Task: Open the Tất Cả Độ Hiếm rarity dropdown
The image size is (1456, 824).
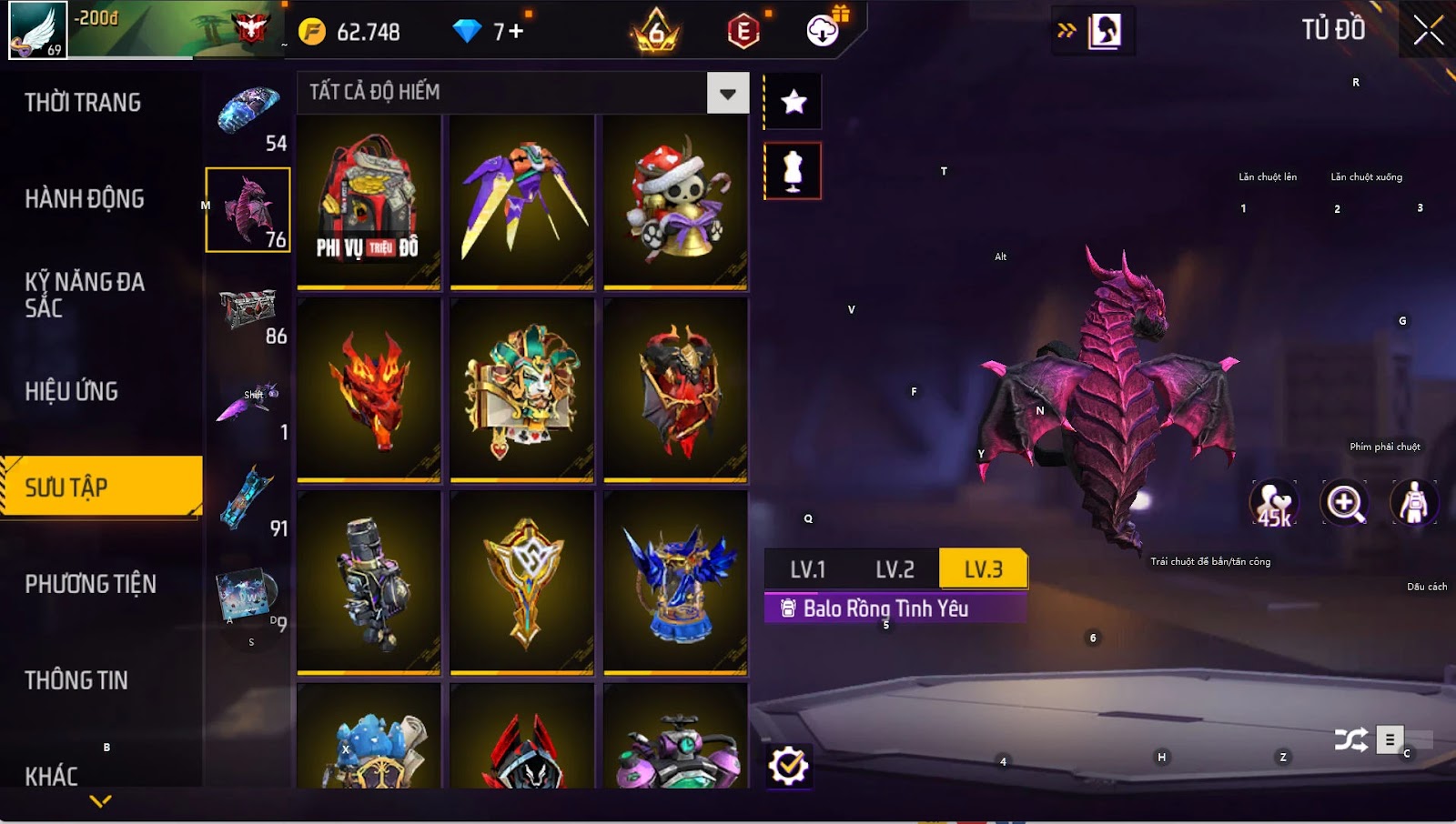Action: pos(727,93)
